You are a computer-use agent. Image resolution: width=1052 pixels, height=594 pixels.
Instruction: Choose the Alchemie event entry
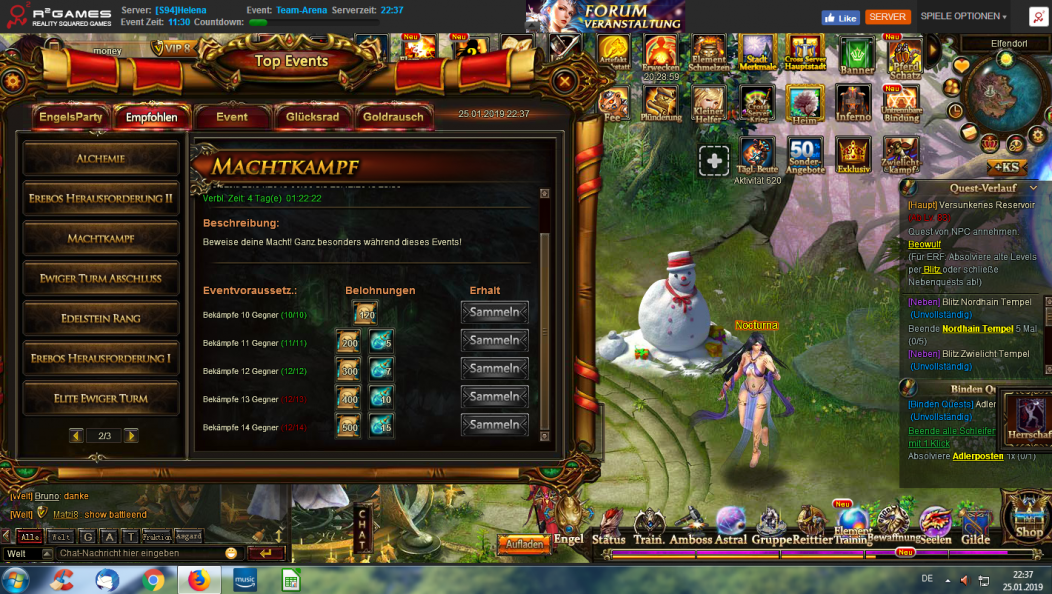(101, 159)
